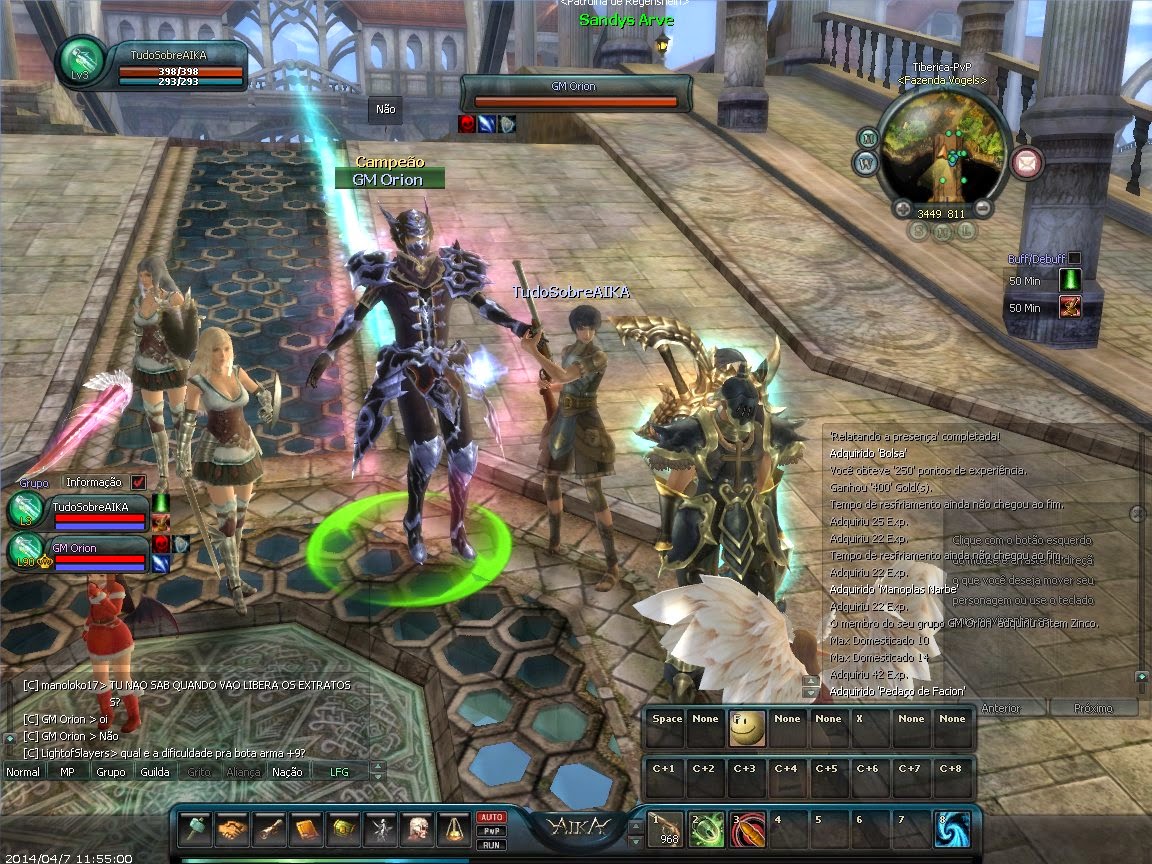Viewport: 1152px width, 864px height.
Task: Zoom out the minimap with minus button
Action: (x=982, y=209)
